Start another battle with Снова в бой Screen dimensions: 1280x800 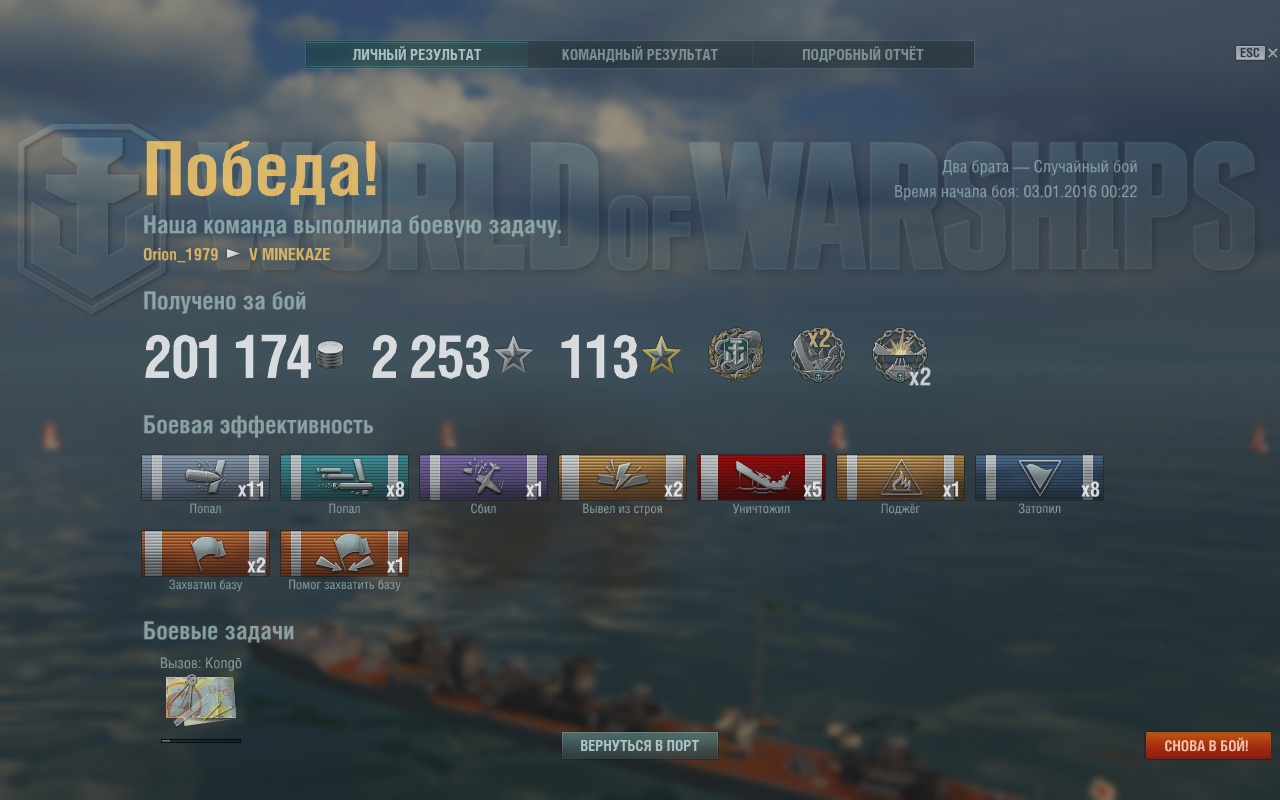coord(1207,746)
